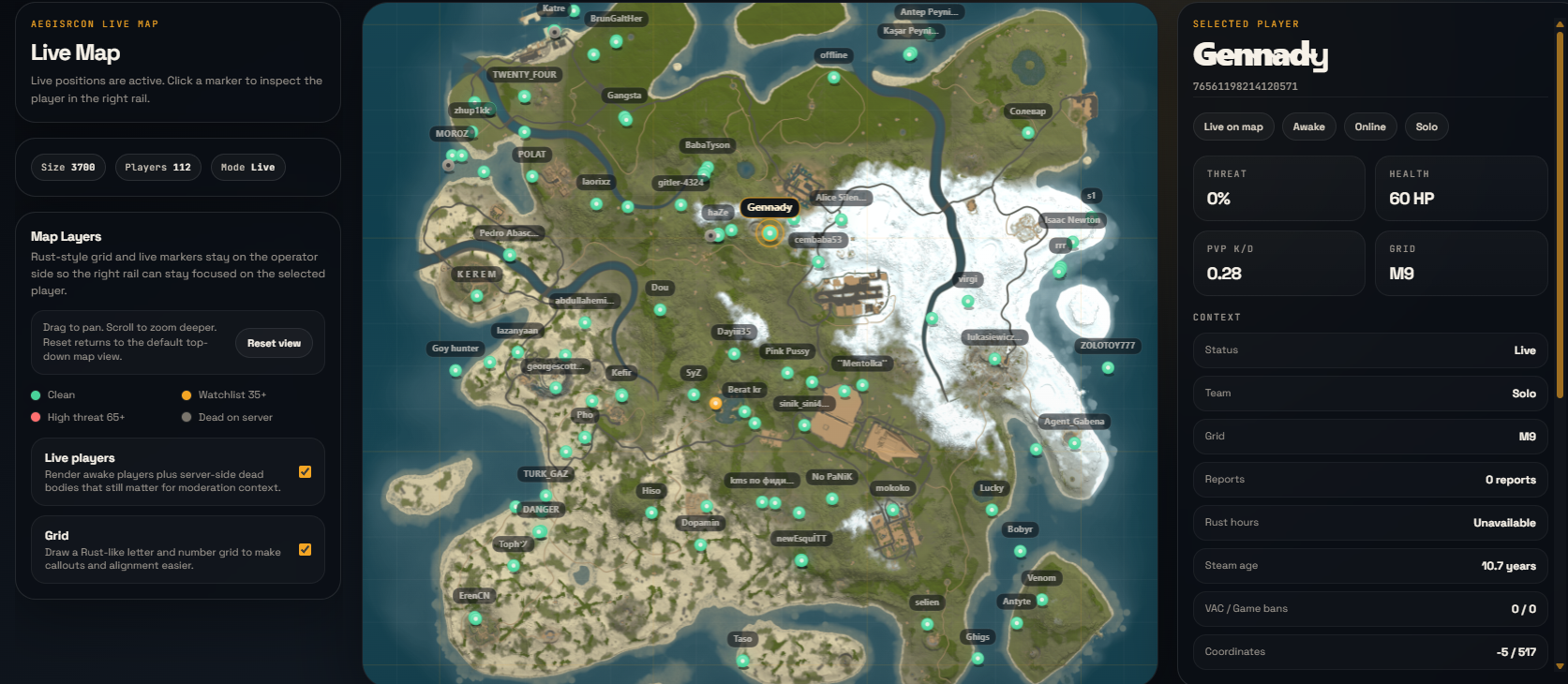The height and width of the screenshot is (684, 1568).
Task: Uncheck the Grid layer checkbox
Action: (305, 550)
